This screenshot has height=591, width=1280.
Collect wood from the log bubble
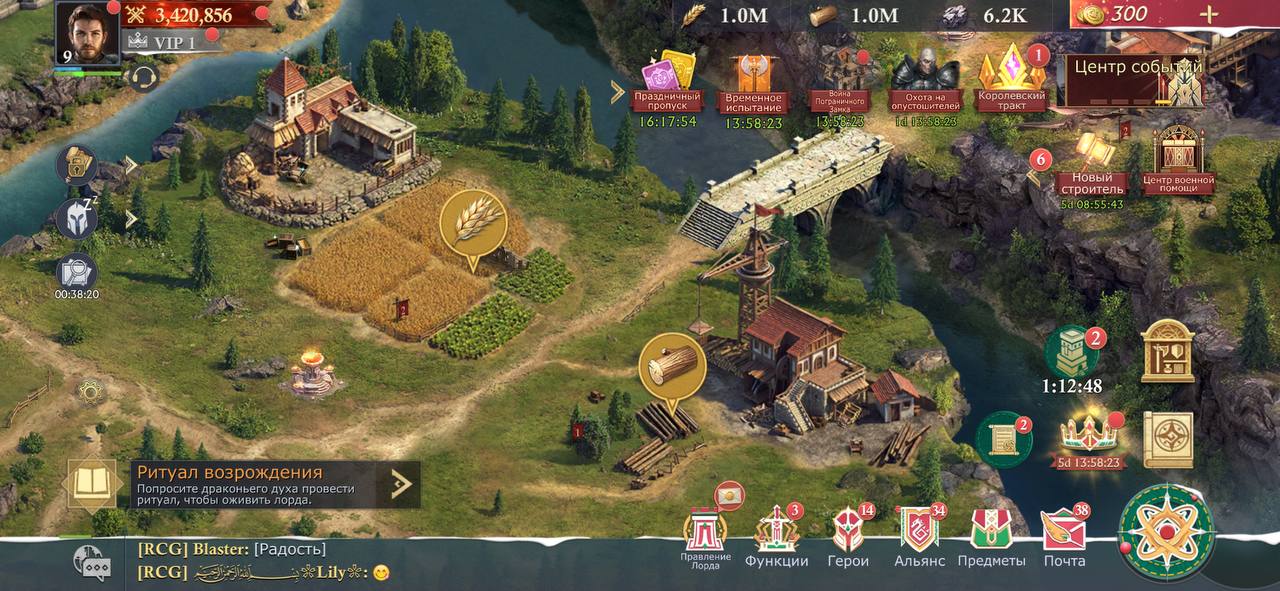[x=672, y=367]
